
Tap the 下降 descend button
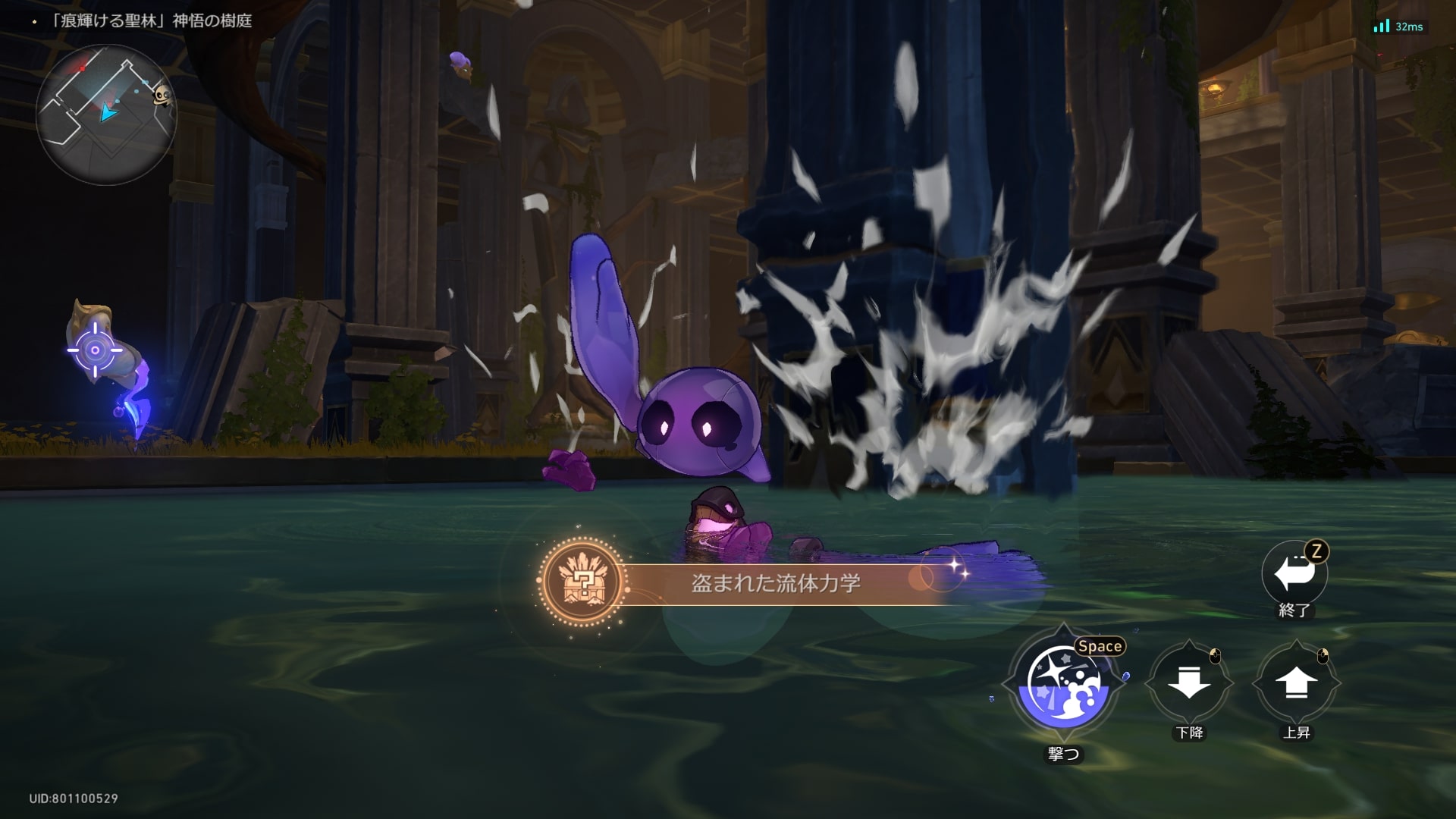1188,683
